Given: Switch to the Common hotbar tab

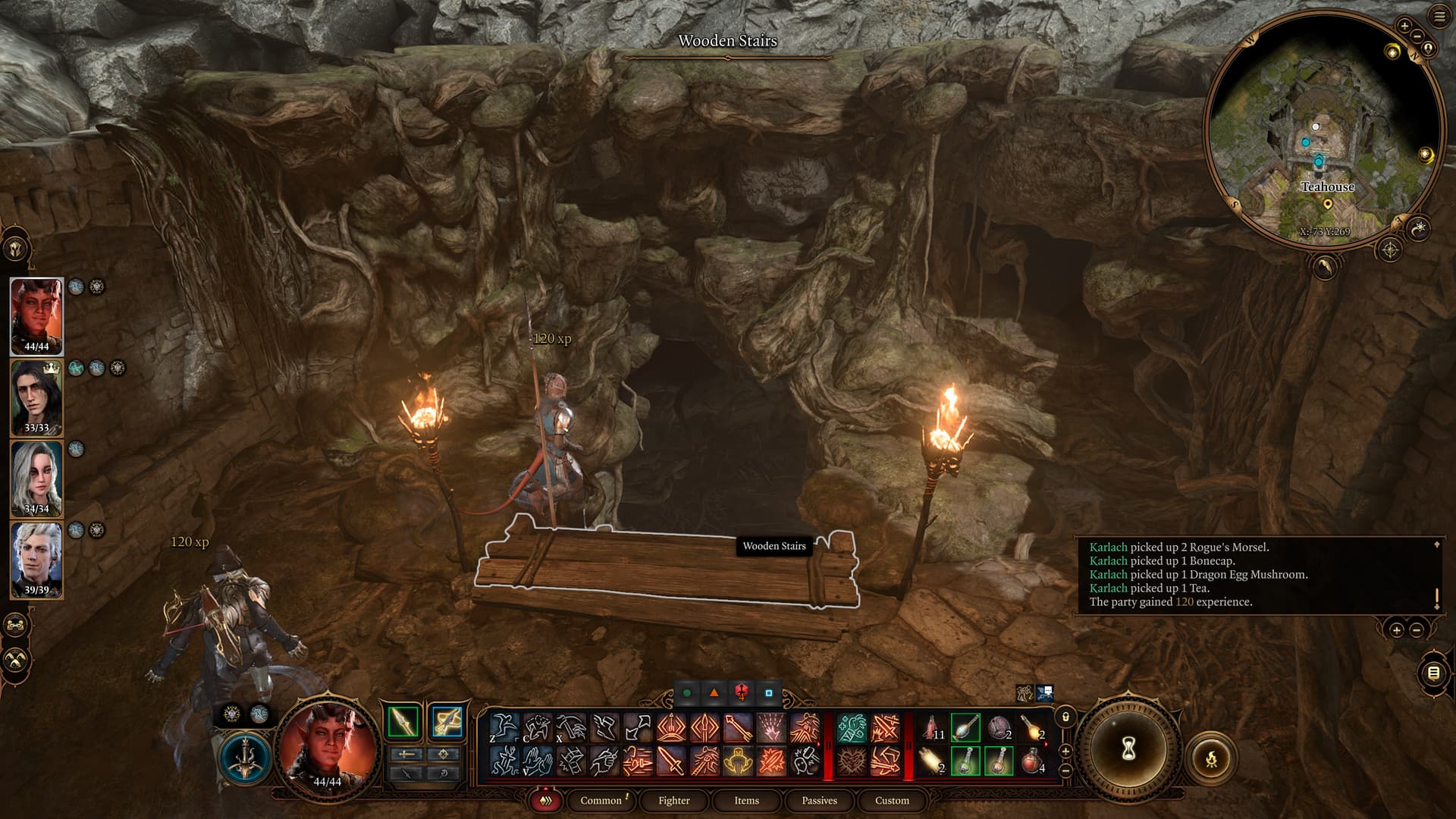Looking at the screenshot, I should click(x=601, y=800).
